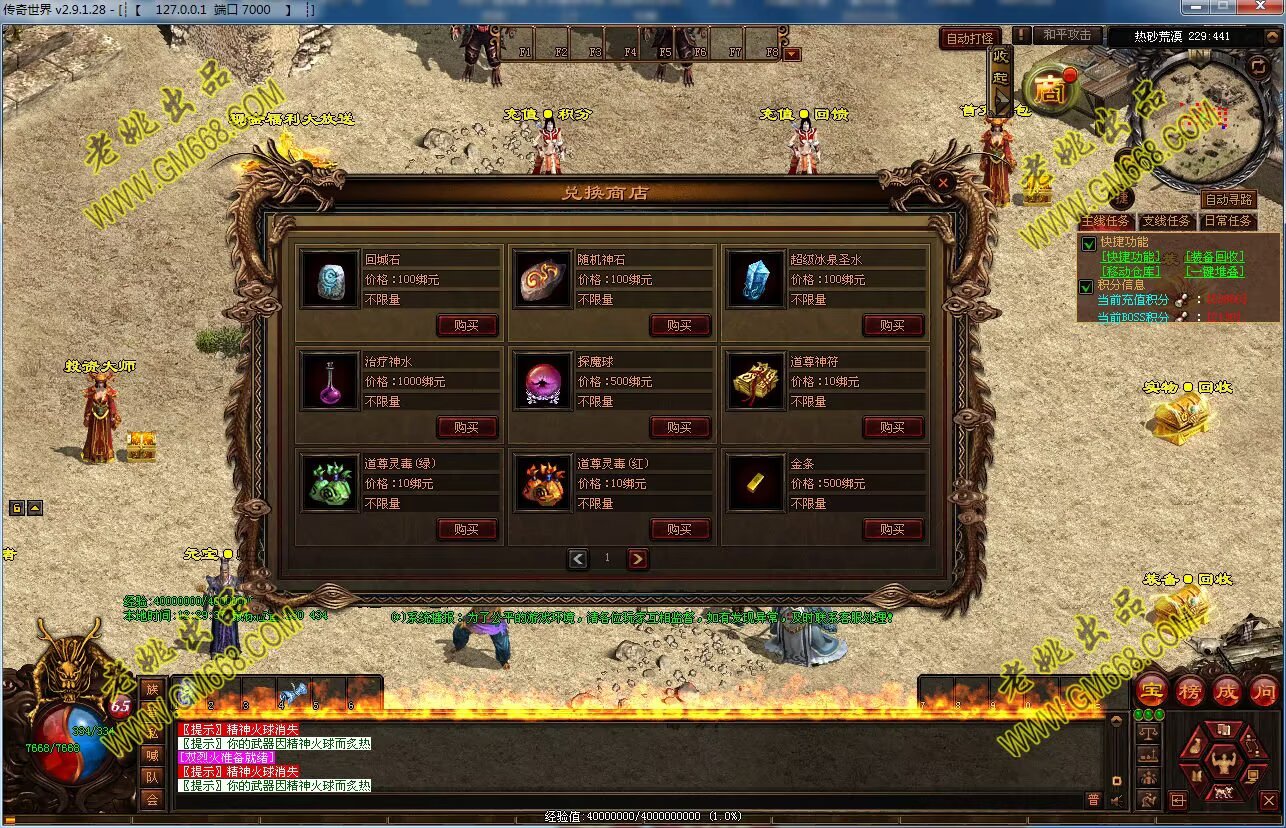Viewport: 1286px width, 828px height.
Task: Activate 自动寻路 auto-pathfinding
Action: (1228, 200)
